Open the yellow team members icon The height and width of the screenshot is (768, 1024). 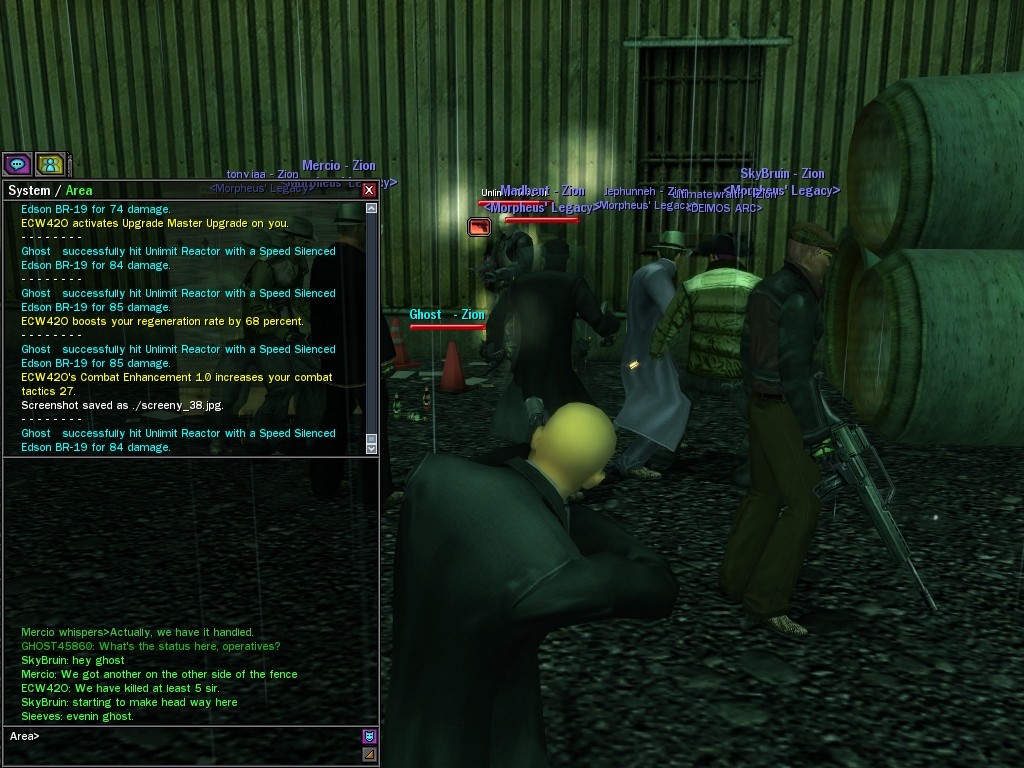49,164
